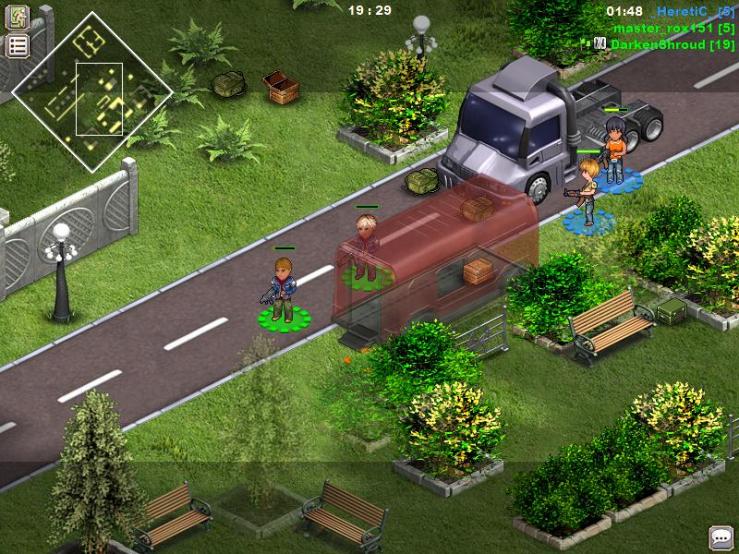Click the diamond-shaped minimap
Image resolution: width=739 pixels, height=554 pixels.
(x=91, y=91)
